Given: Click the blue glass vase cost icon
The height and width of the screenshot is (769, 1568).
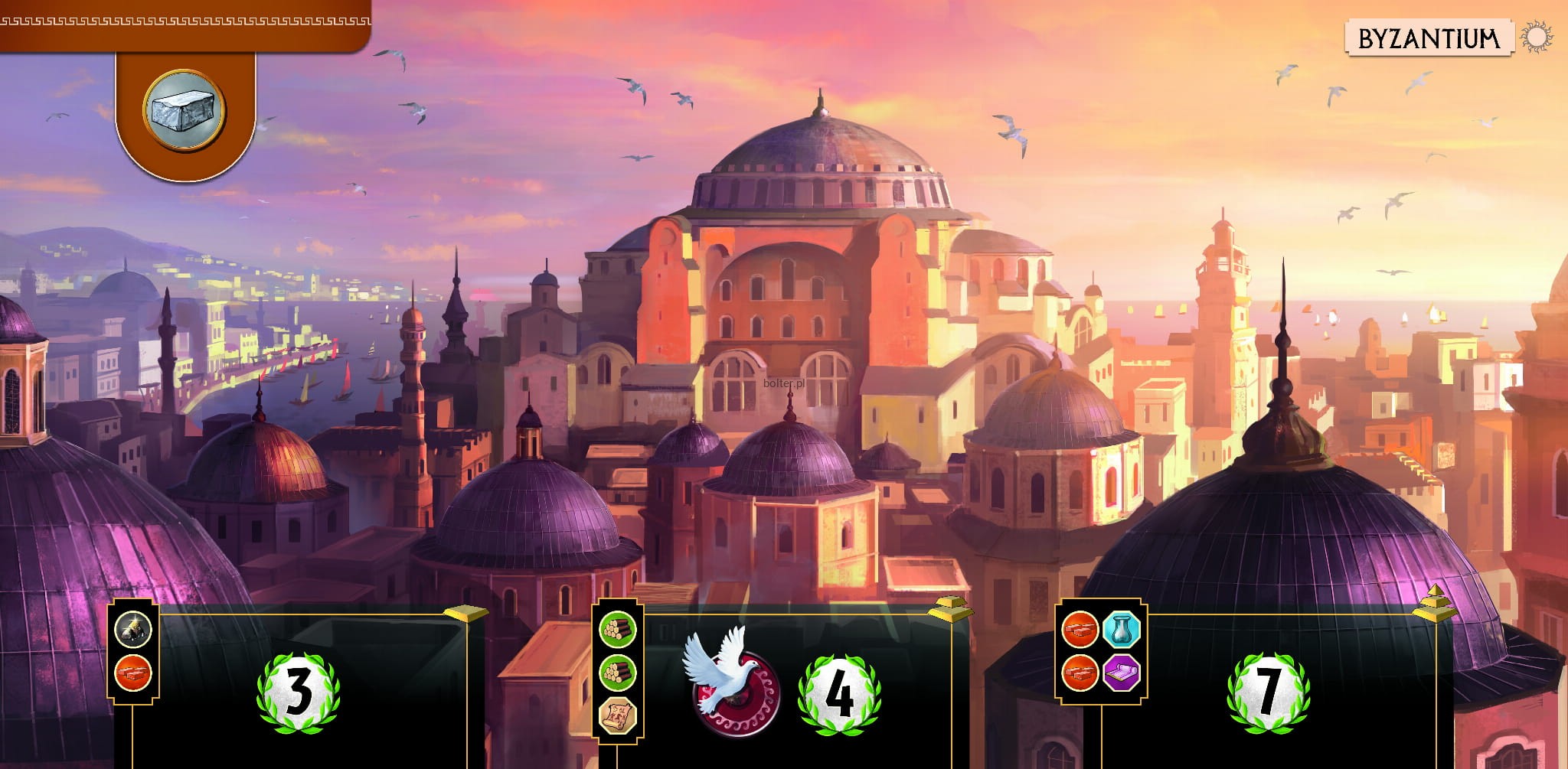Looking at the screenshot, I should (1122, 631).
